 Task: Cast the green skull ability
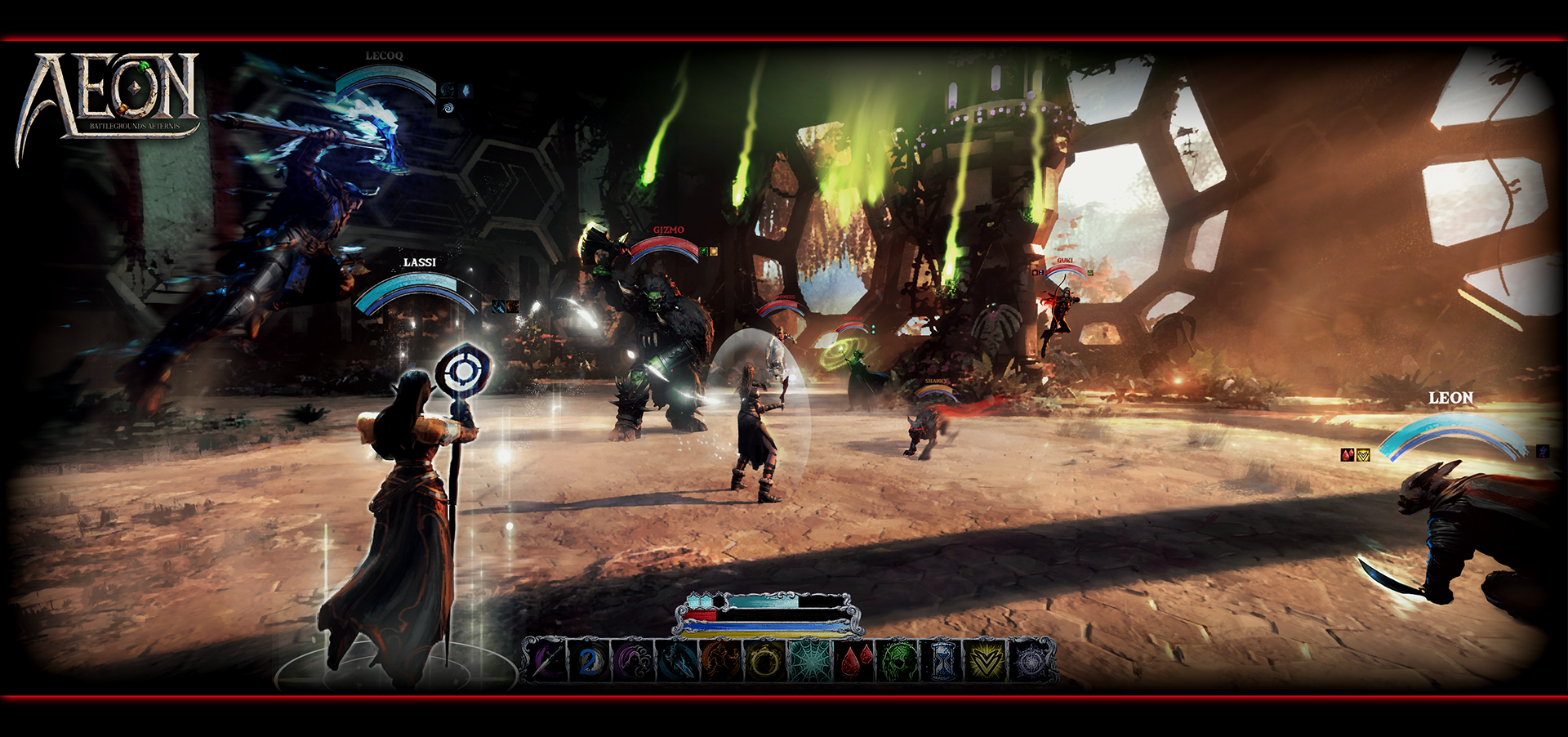[x=898, y=660]
